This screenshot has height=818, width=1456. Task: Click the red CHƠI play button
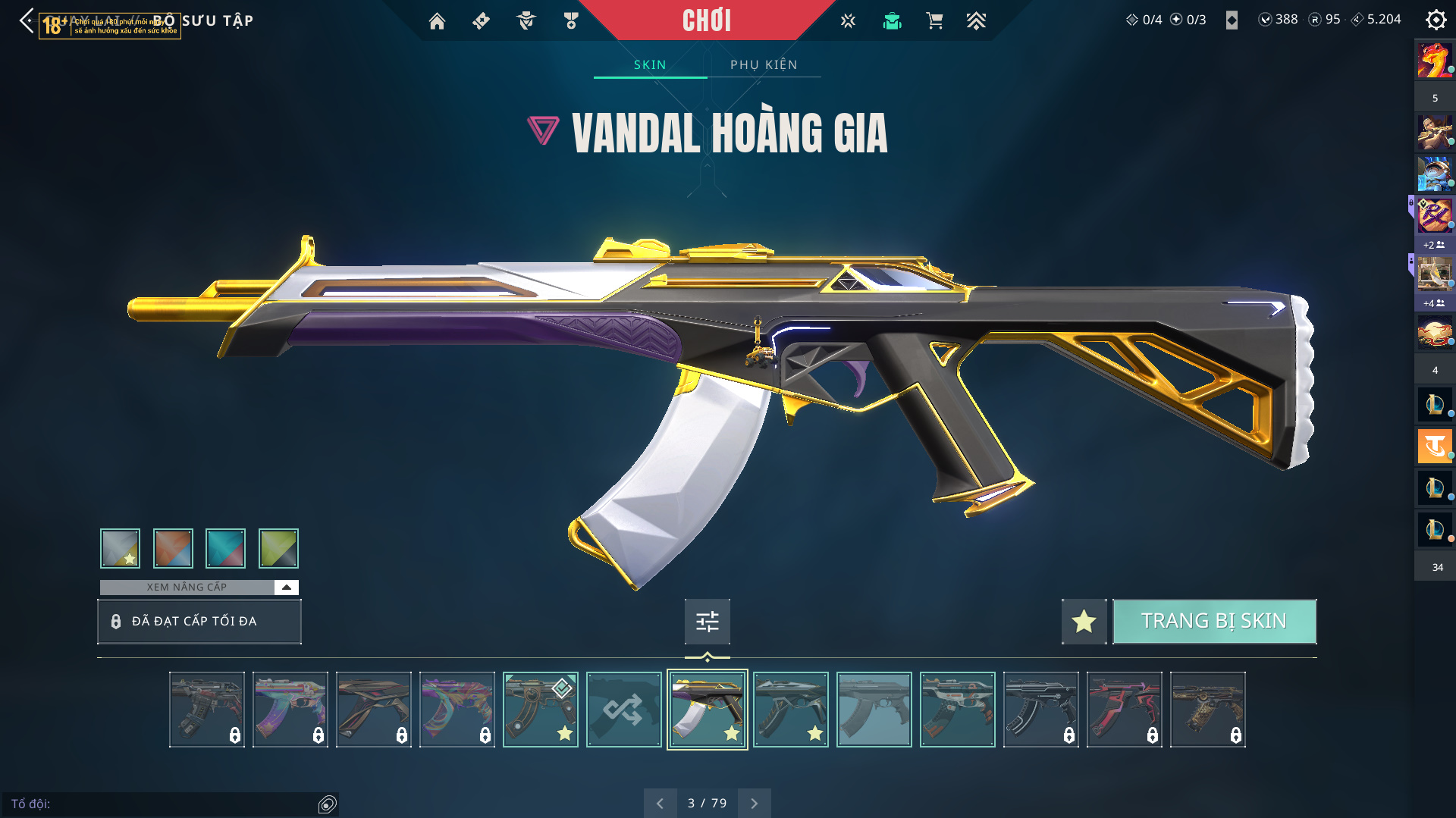pos(706,20)
